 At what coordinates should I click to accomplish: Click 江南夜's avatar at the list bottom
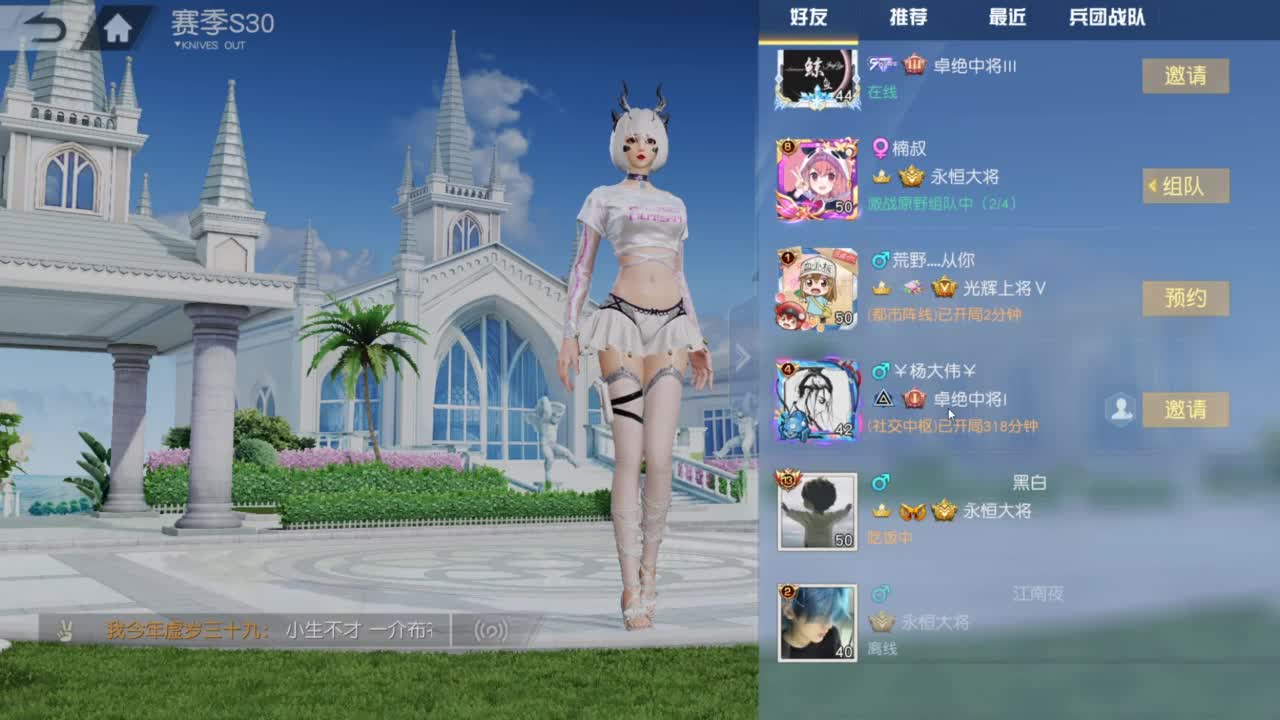(816, 621)
